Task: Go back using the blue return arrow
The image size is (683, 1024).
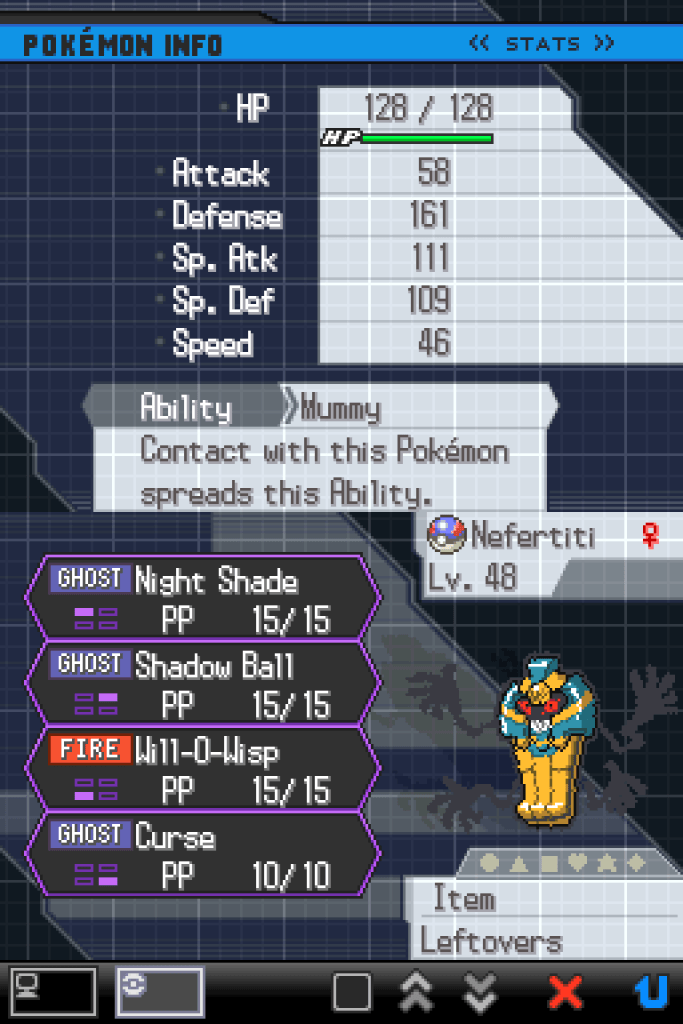Action: pyautogui.click(x=651, y=992)
